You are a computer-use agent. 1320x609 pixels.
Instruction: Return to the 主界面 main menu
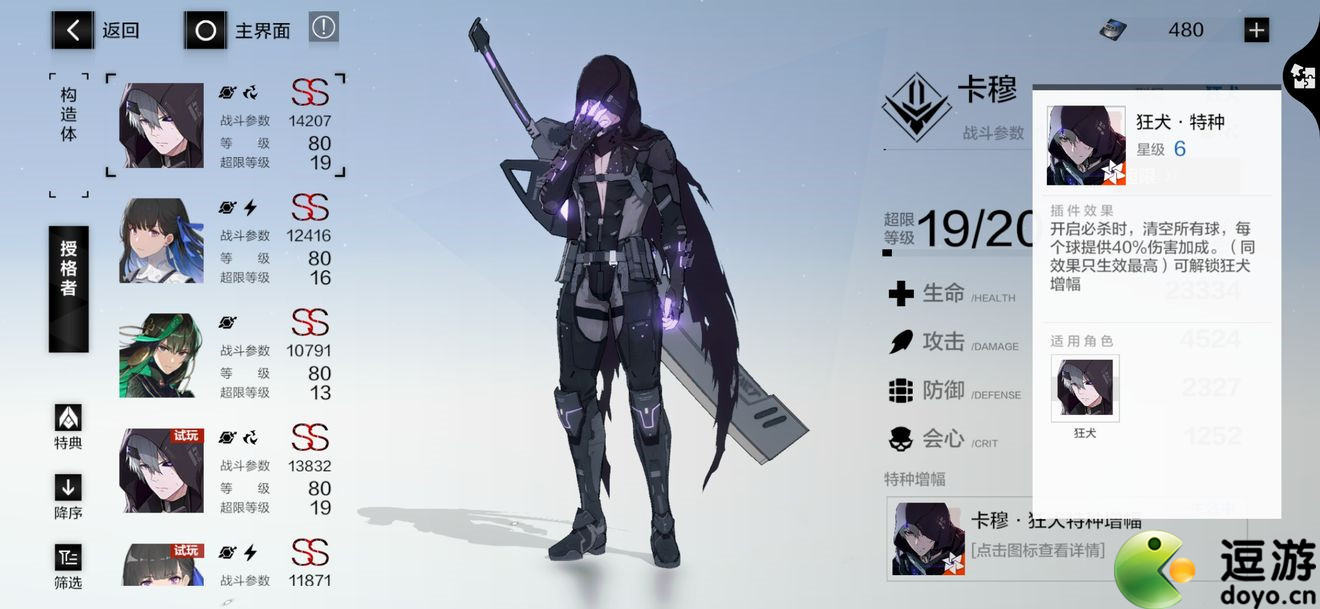coord(238,30)
